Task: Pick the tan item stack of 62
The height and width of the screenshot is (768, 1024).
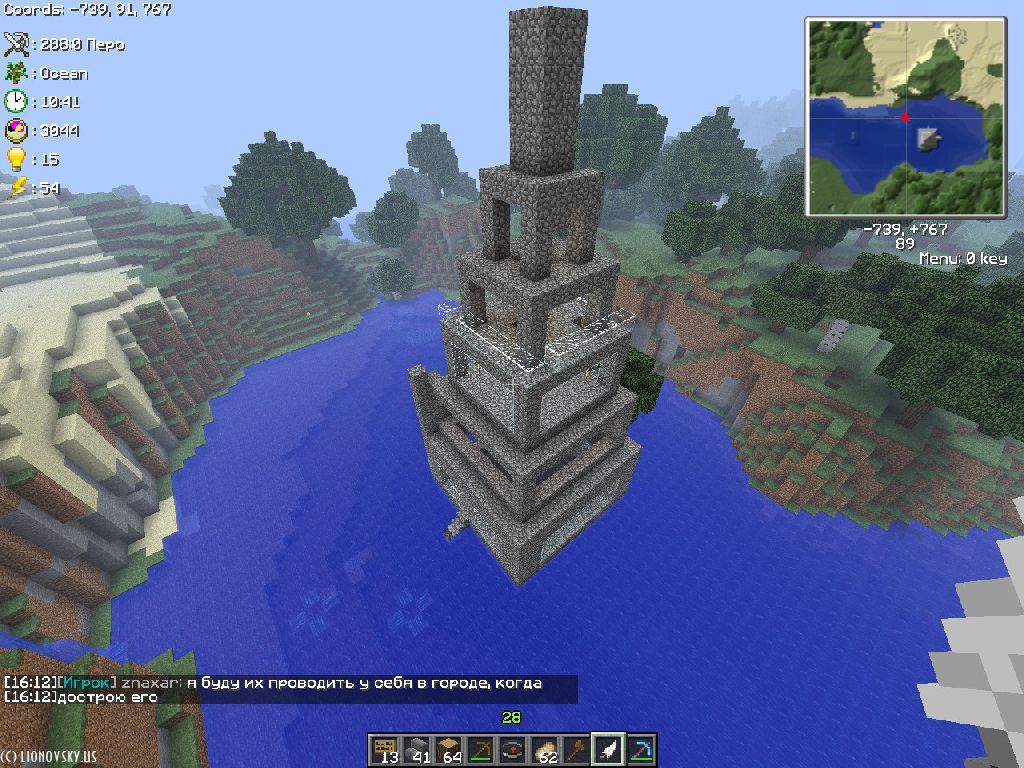Action: point(544,749)
